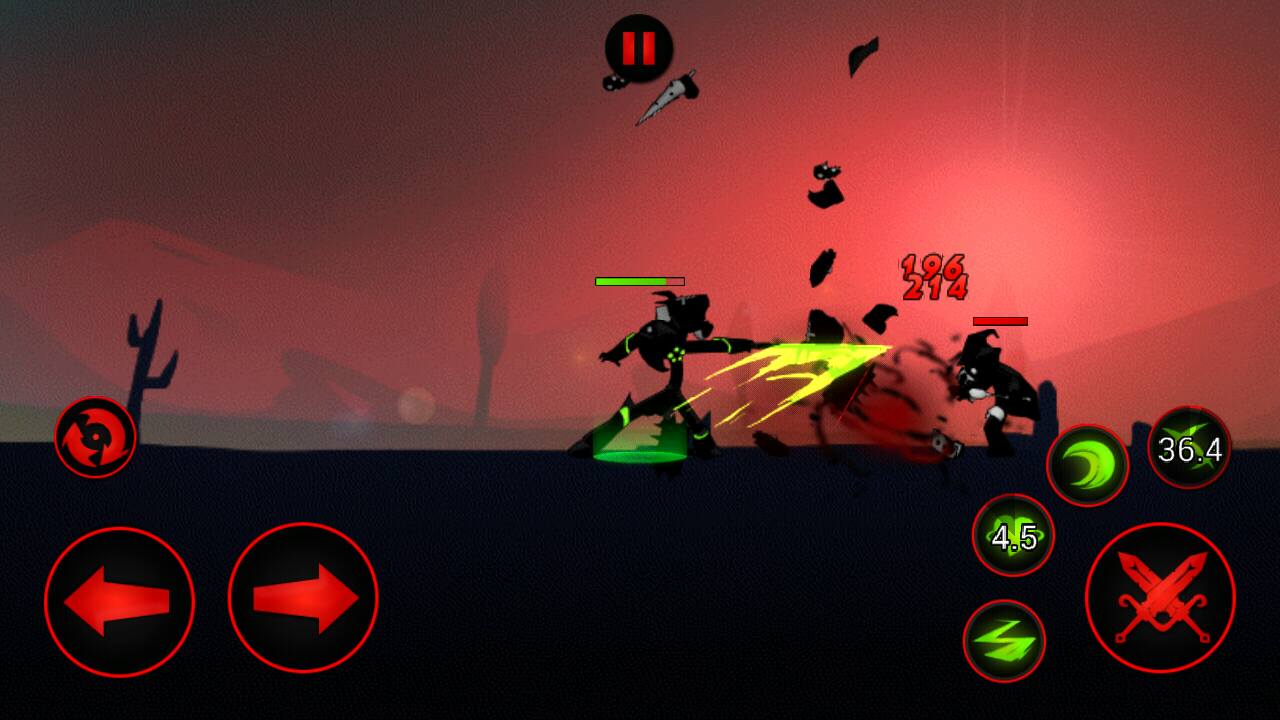Tap the left arrow movement button

click(x=119, y=601)
